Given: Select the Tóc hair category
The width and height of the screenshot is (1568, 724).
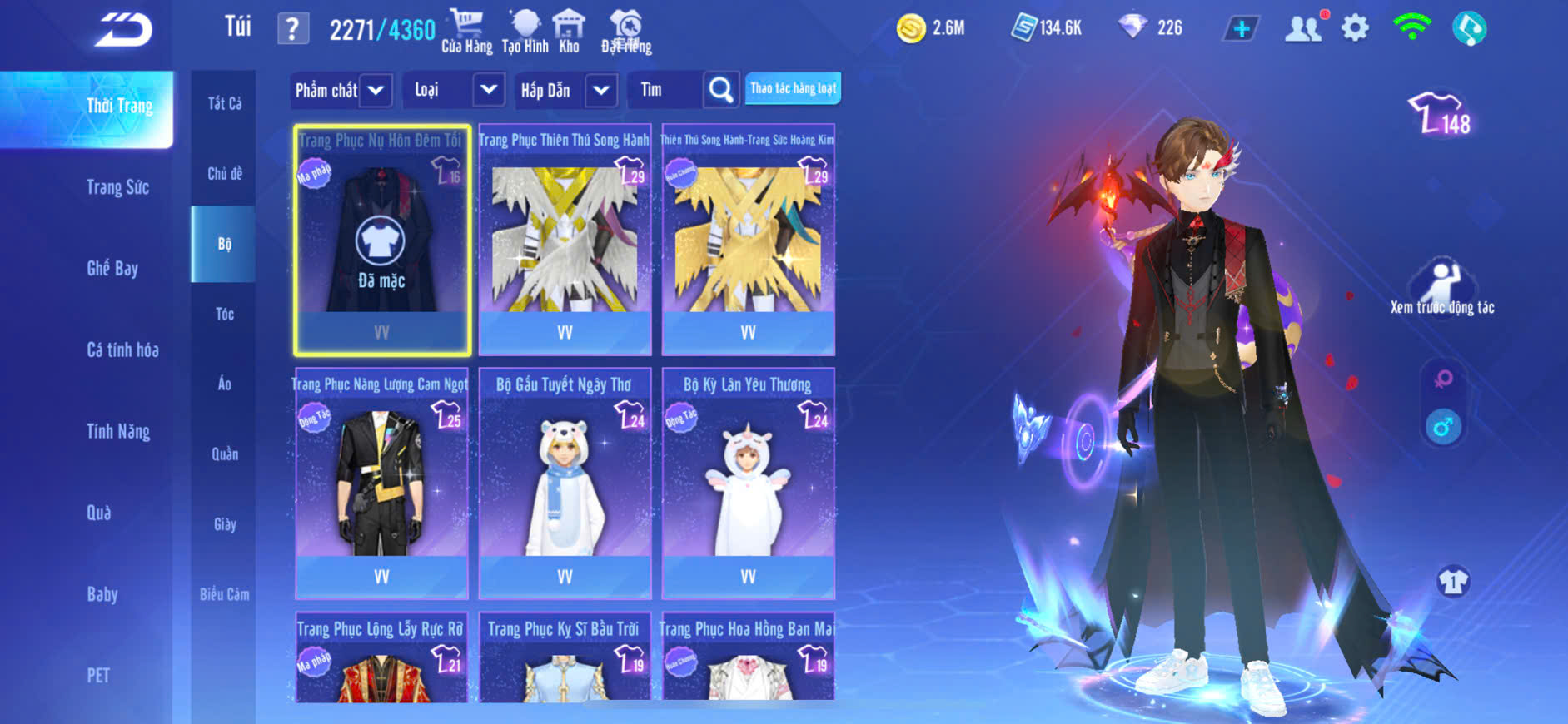Looking at the screenshot, I should pyautogui.click(x=224, y=314).
